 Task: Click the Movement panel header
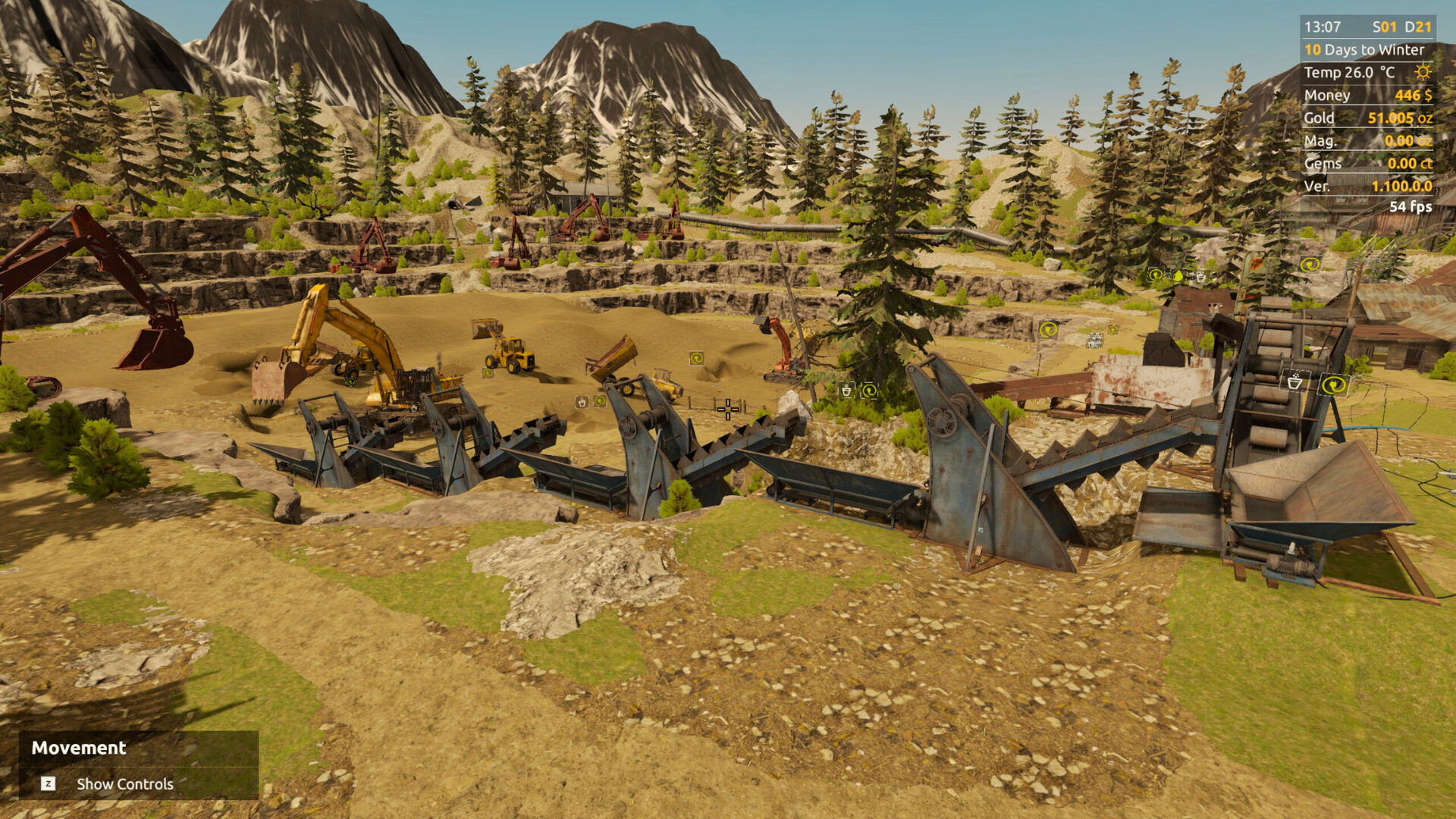[x=78, y=748]
